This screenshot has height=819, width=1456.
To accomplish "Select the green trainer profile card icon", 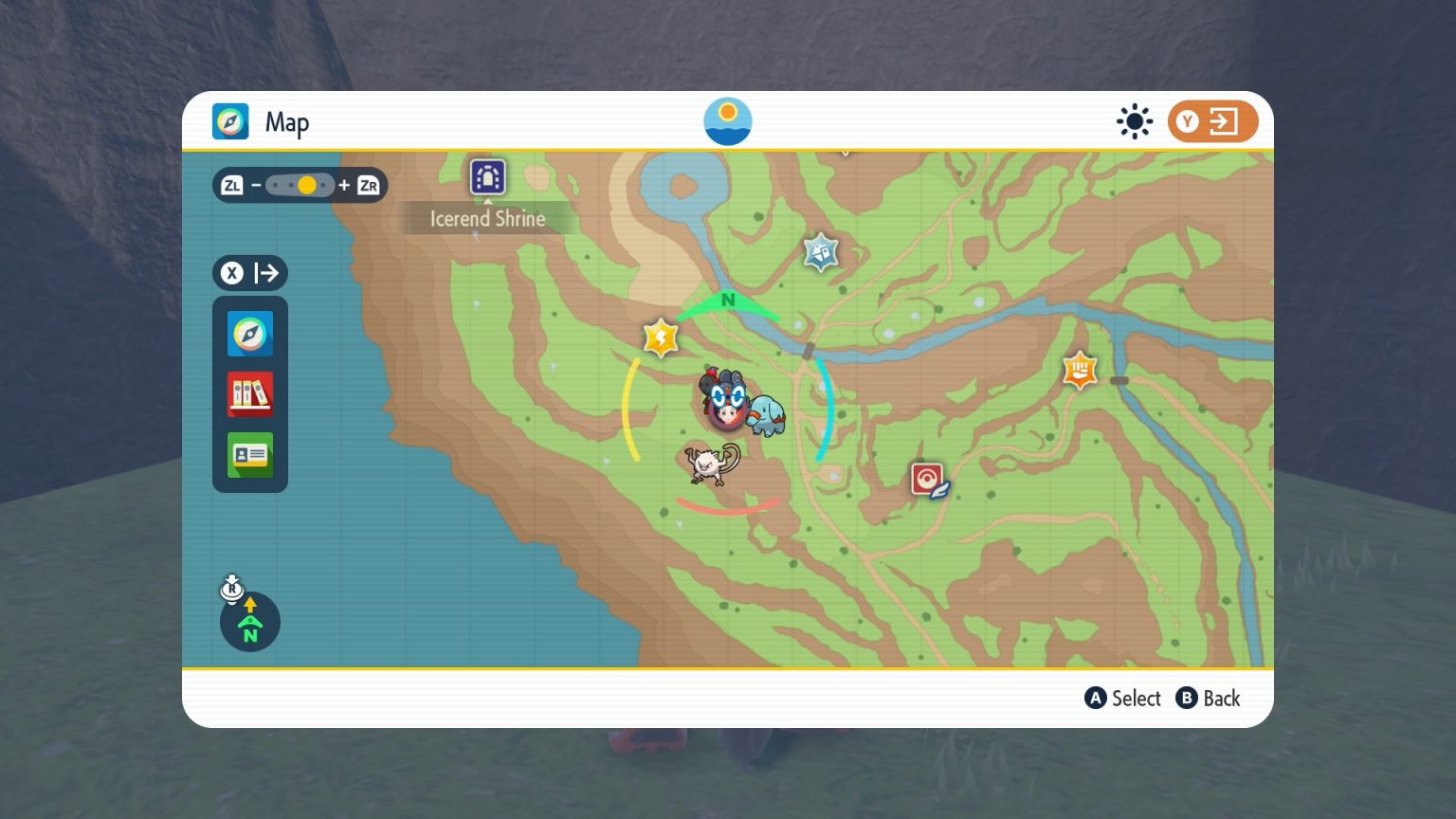I will 249,455.
